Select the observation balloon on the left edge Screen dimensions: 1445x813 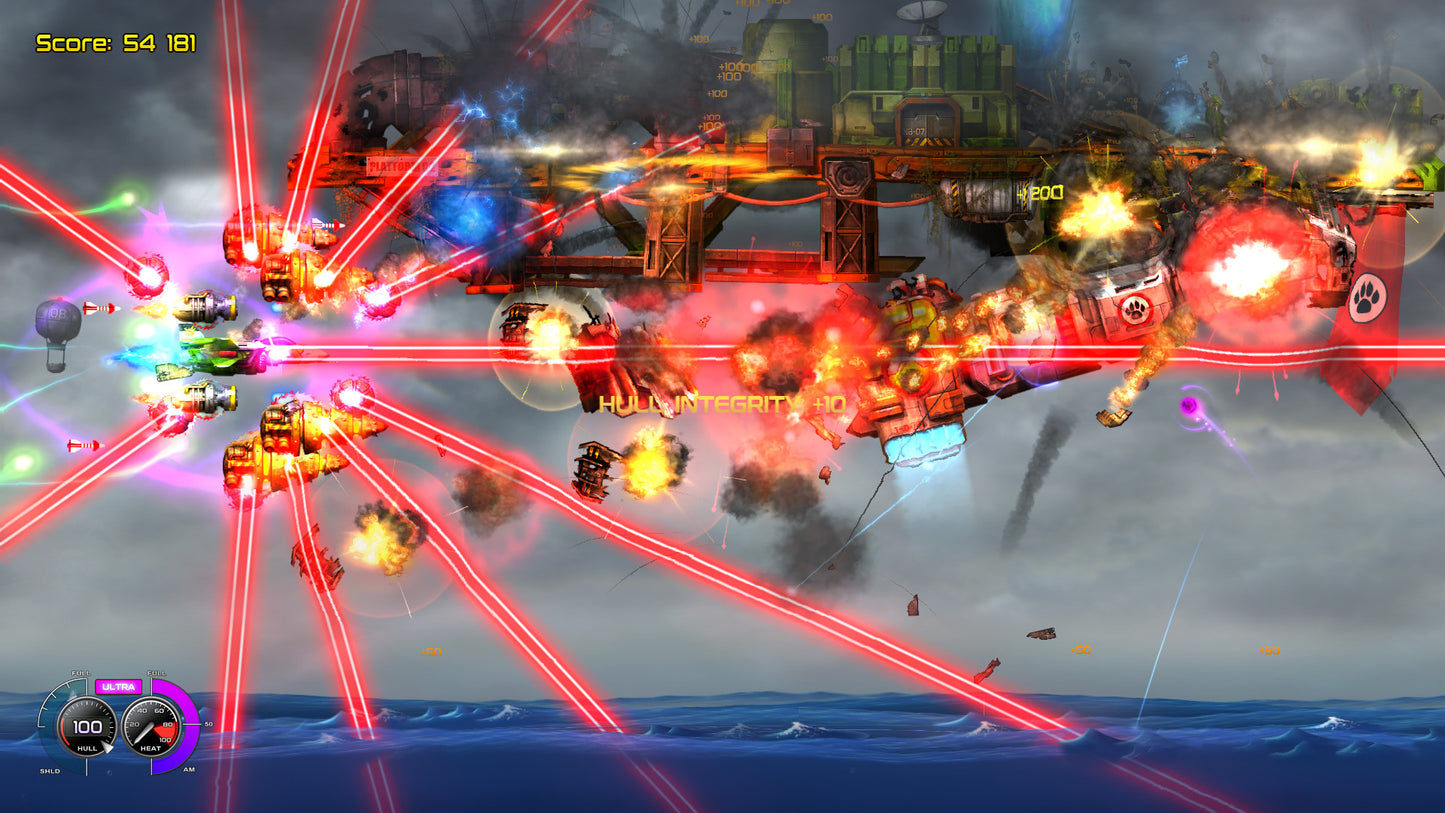point(55,320)
